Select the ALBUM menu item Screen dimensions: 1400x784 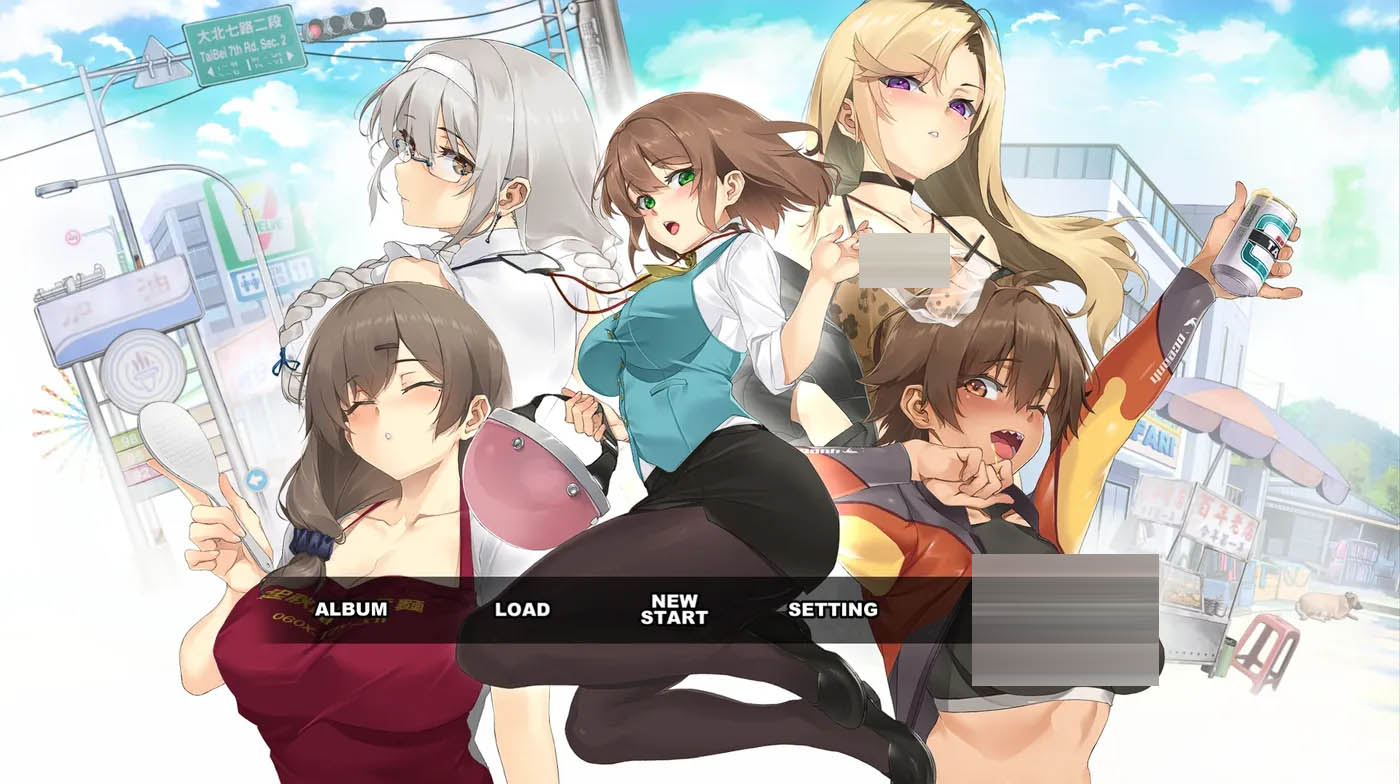pyautogui.click(x=351, y=608)
